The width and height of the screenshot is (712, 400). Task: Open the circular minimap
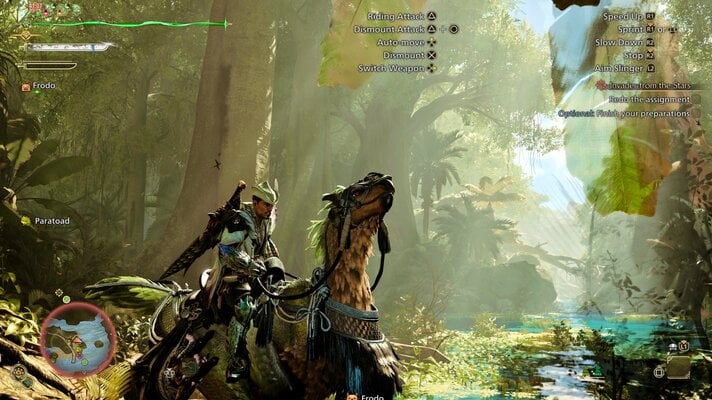click(77, 339)
